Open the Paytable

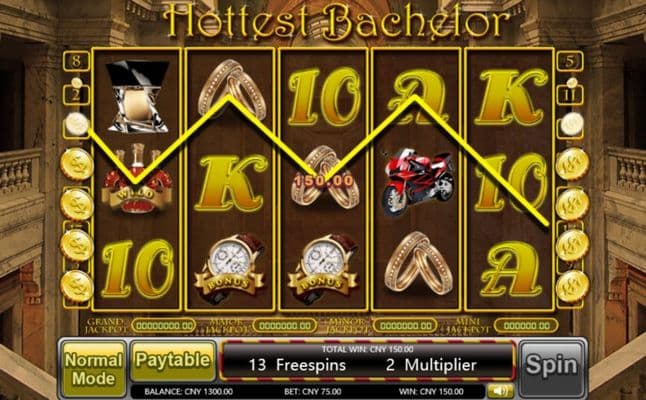[x=173, y=359]
